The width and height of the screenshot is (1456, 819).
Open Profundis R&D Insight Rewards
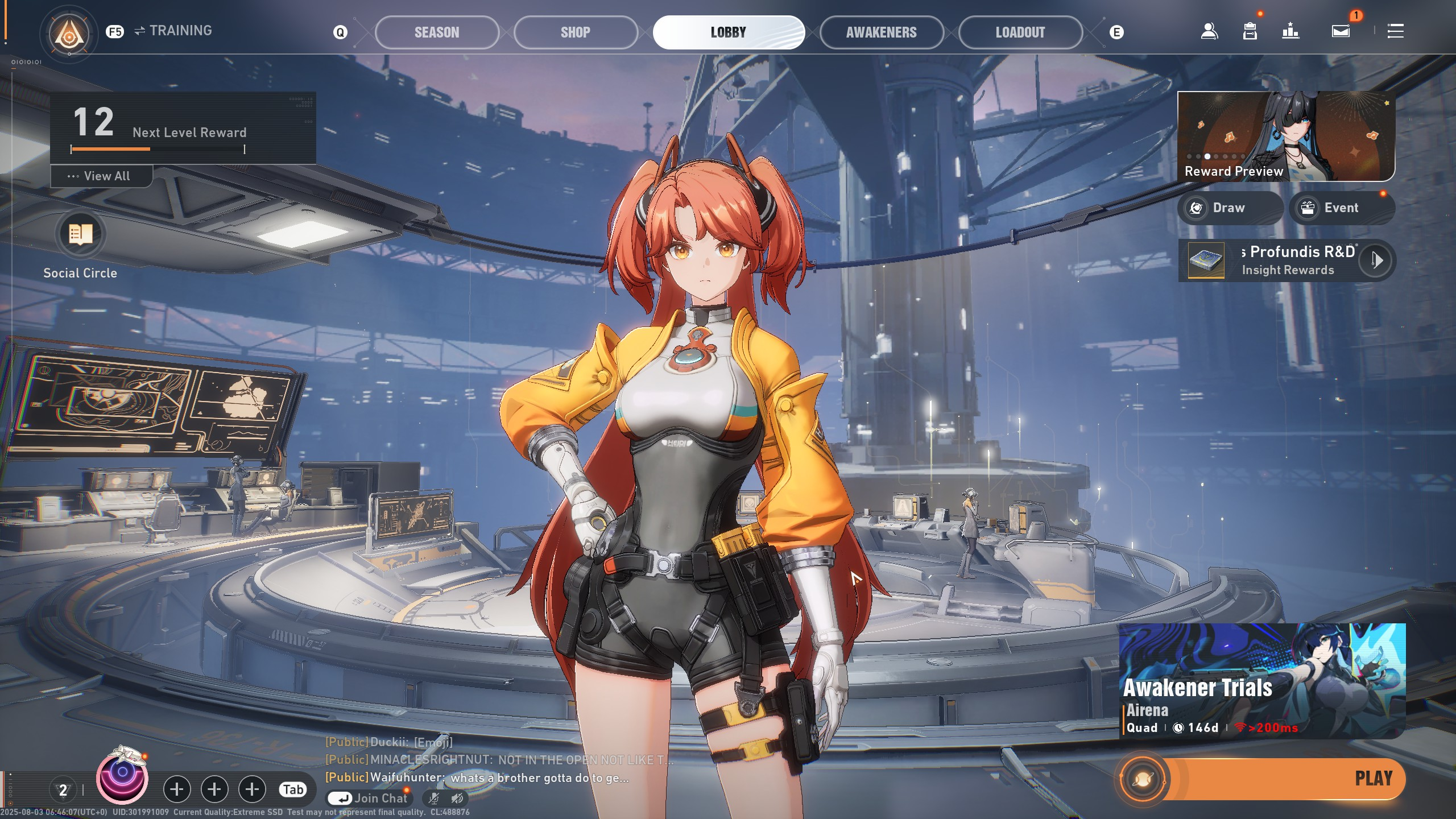click(x=1287, y=260)
